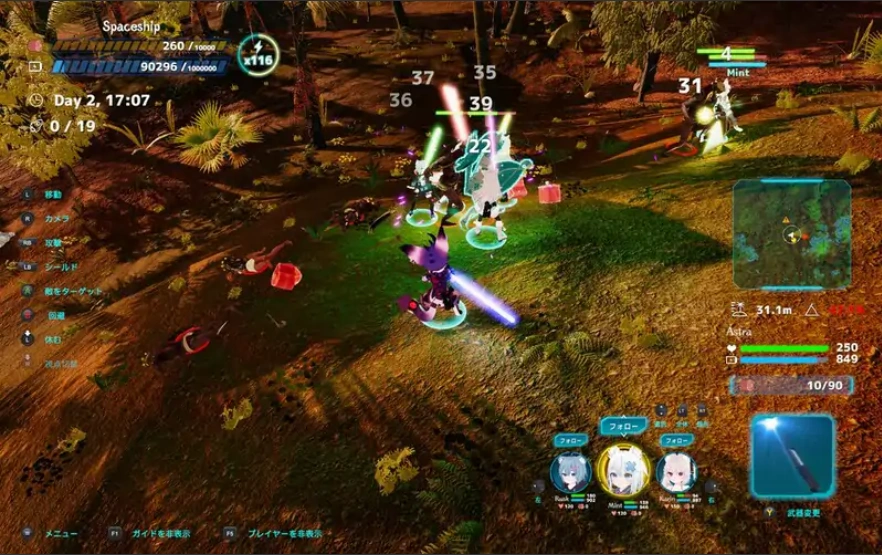Click the フォロー command above the white-haired companion
882x555 pixels.
[676, 439]
